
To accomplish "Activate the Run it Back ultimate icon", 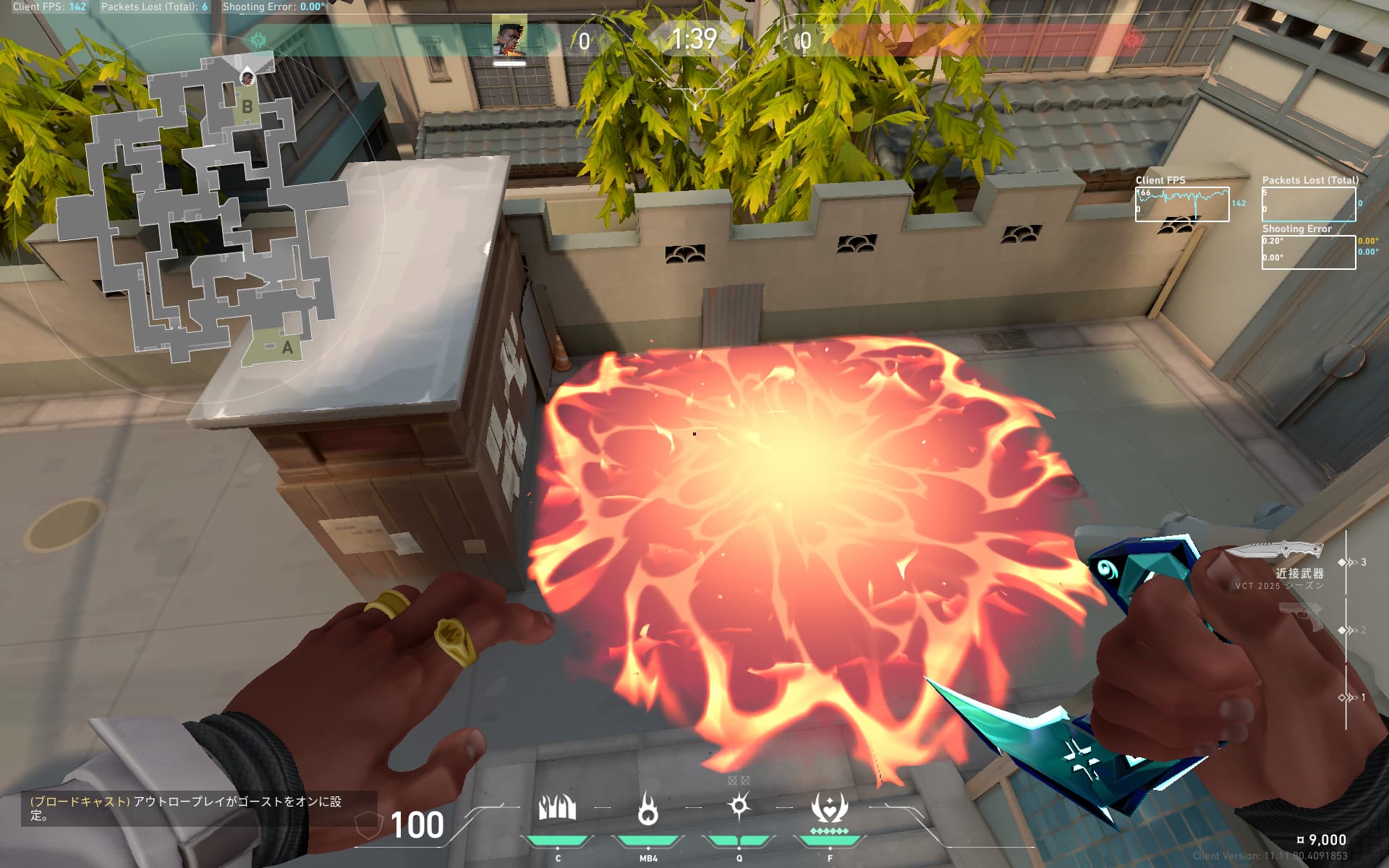I will [829, 809].
